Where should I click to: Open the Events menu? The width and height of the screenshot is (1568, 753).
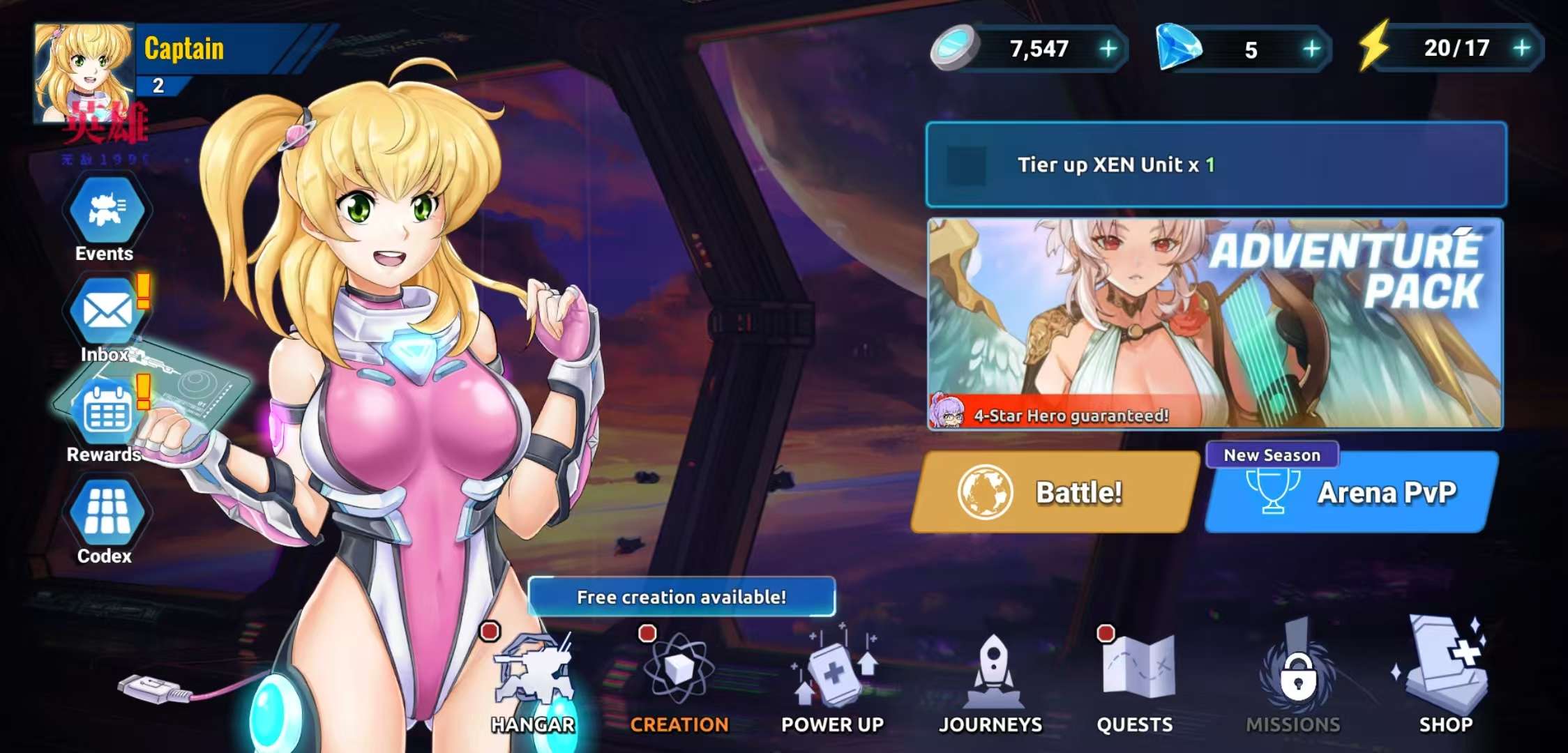(x=106, y=211)
